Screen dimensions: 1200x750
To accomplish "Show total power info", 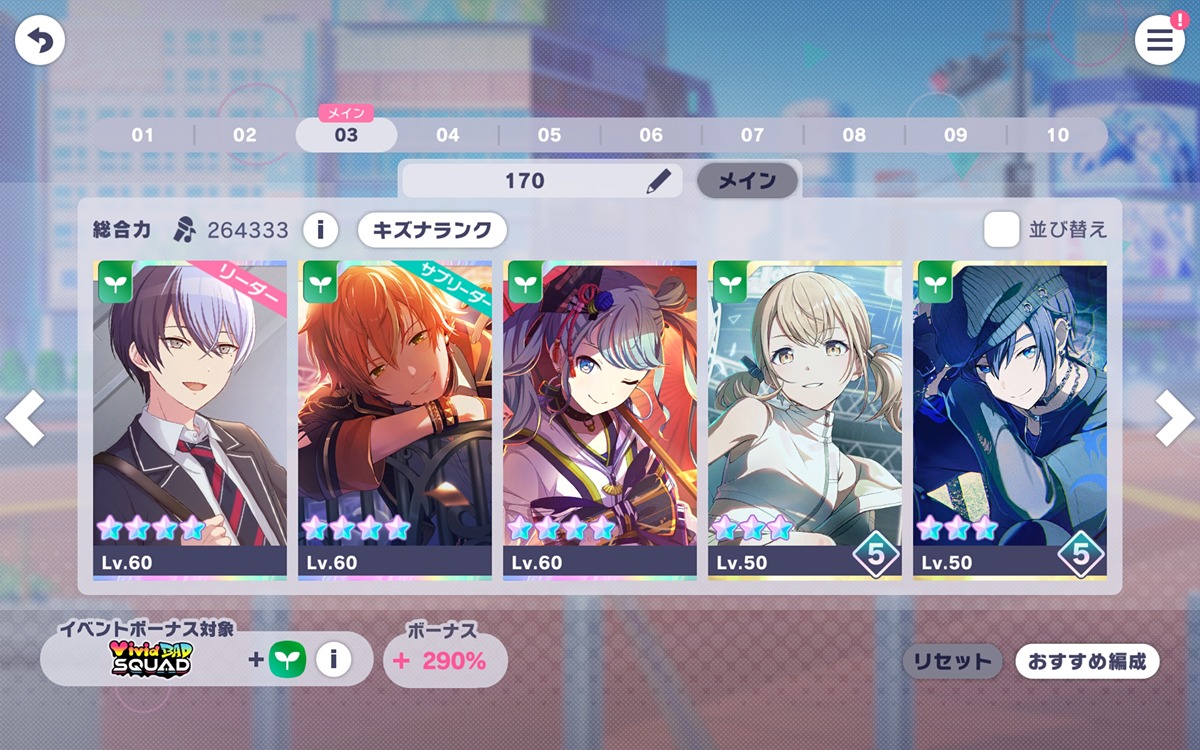I will click(320, 230).
